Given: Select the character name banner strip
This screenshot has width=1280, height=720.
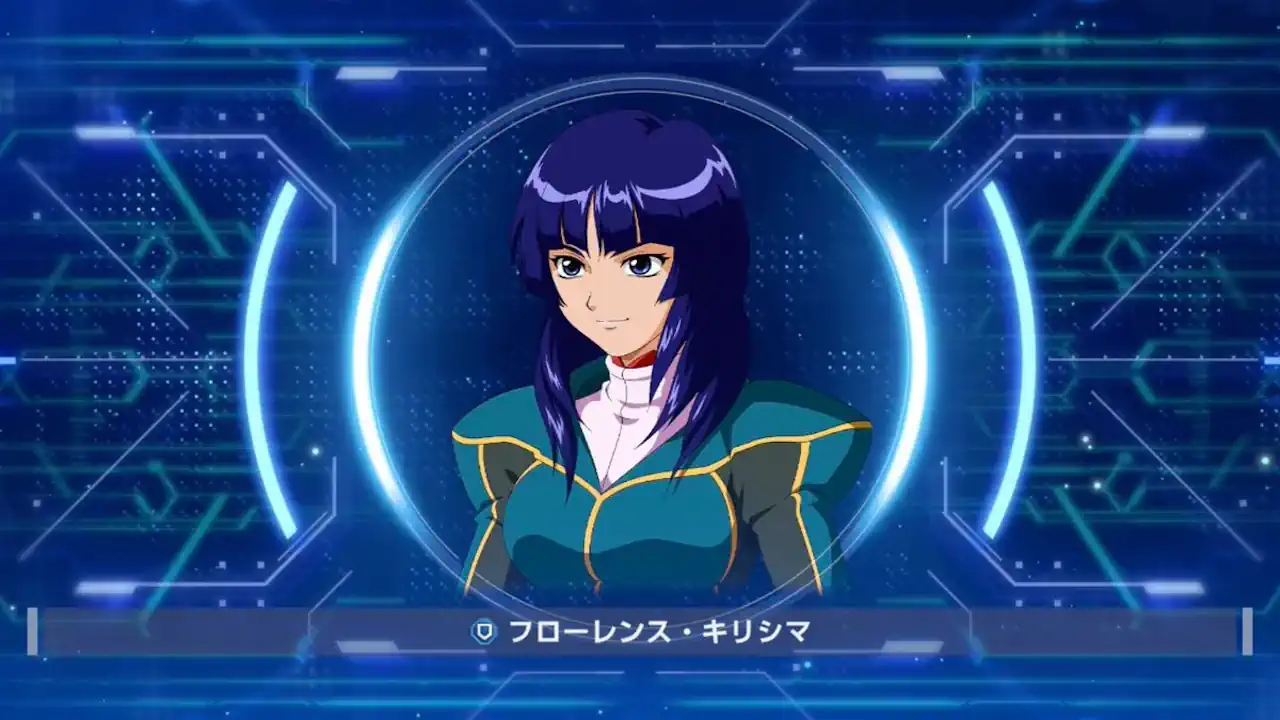Looking at the screenshot, I should coord(640,630).
